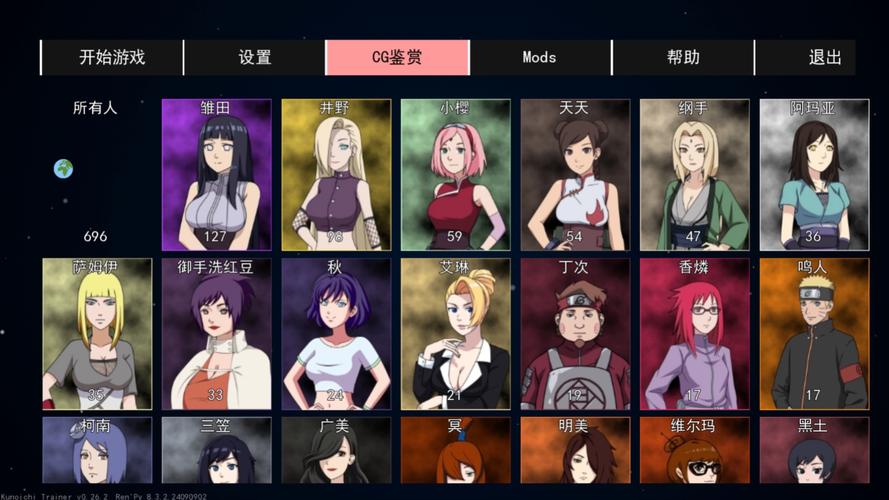Open the 秋 character gallery
Image resolution: width=889 pixels, height=500 pixels.
point(335,333)
